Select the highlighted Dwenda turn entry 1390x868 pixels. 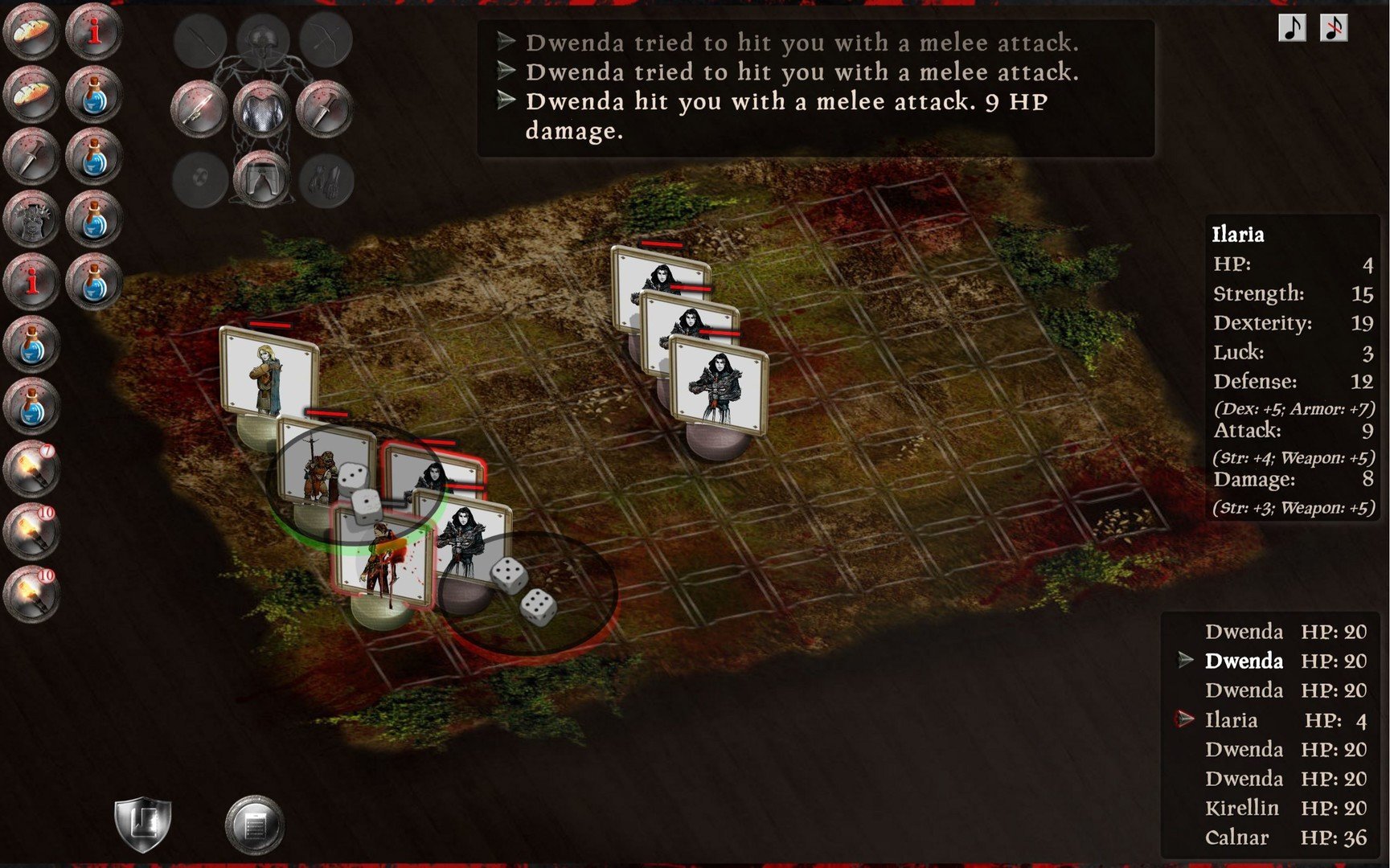point(1244,661)
